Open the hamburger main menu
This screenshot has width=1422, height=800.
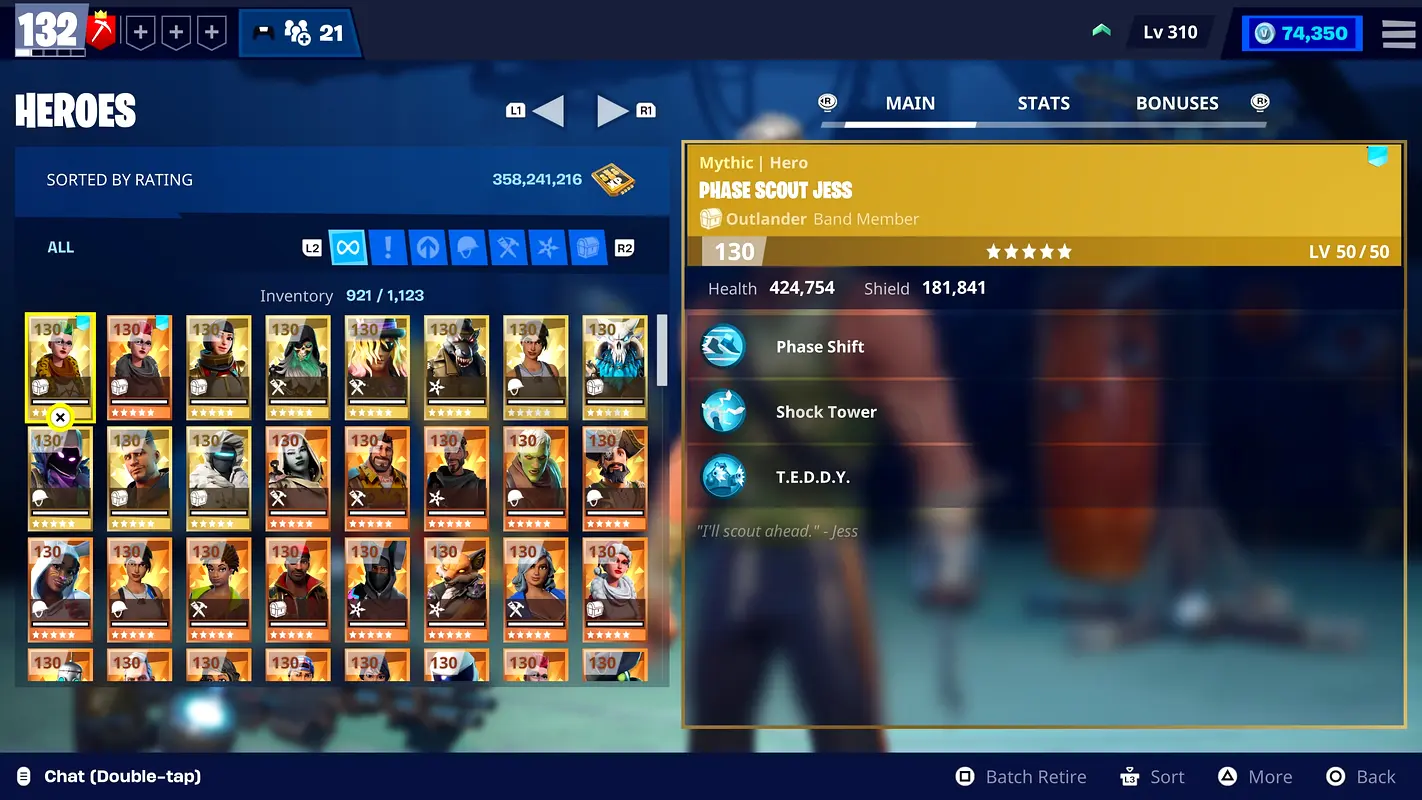tap(1398, 33)
